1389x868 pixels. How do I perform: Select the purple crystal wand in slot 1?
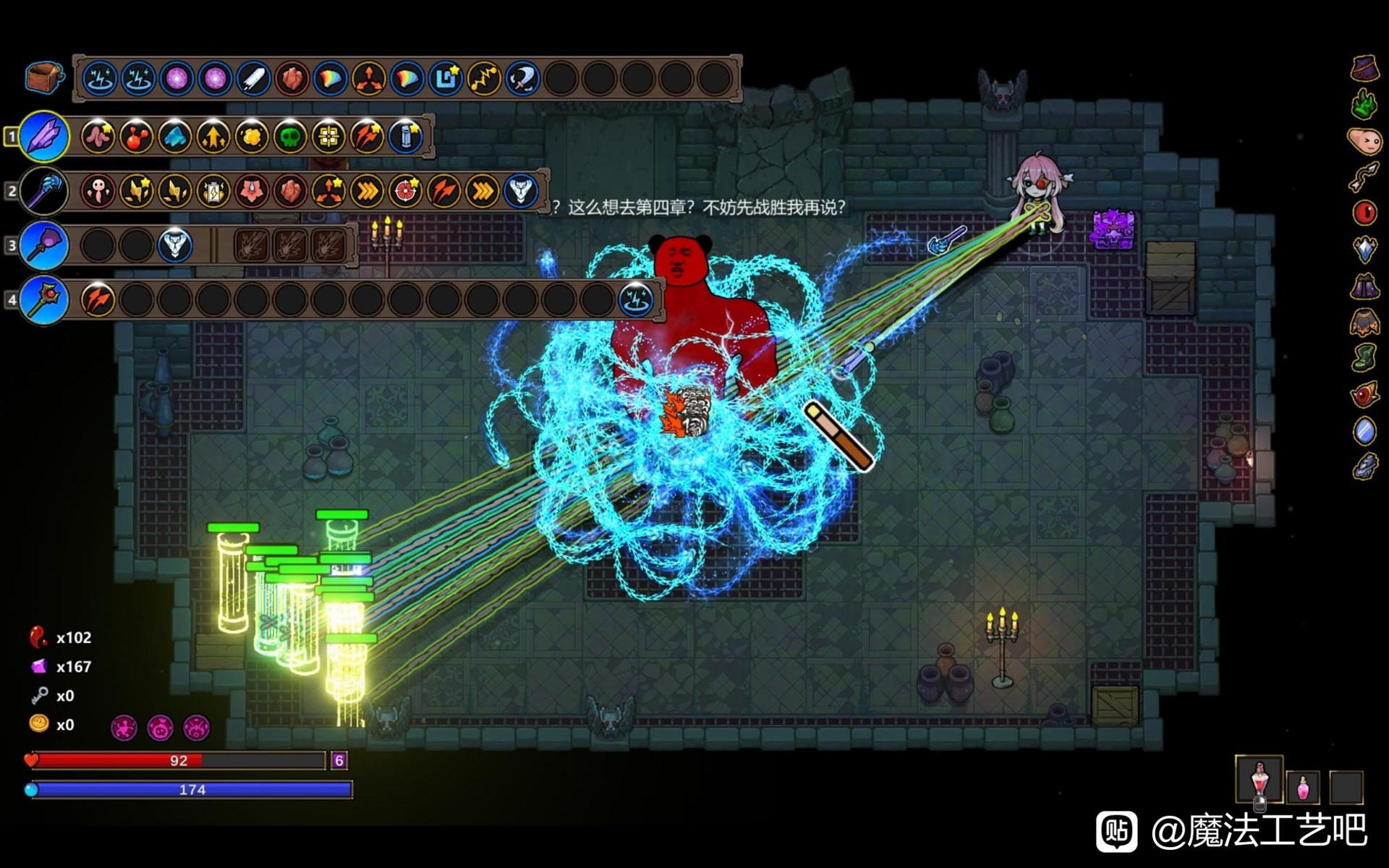[x=43, y=136]
